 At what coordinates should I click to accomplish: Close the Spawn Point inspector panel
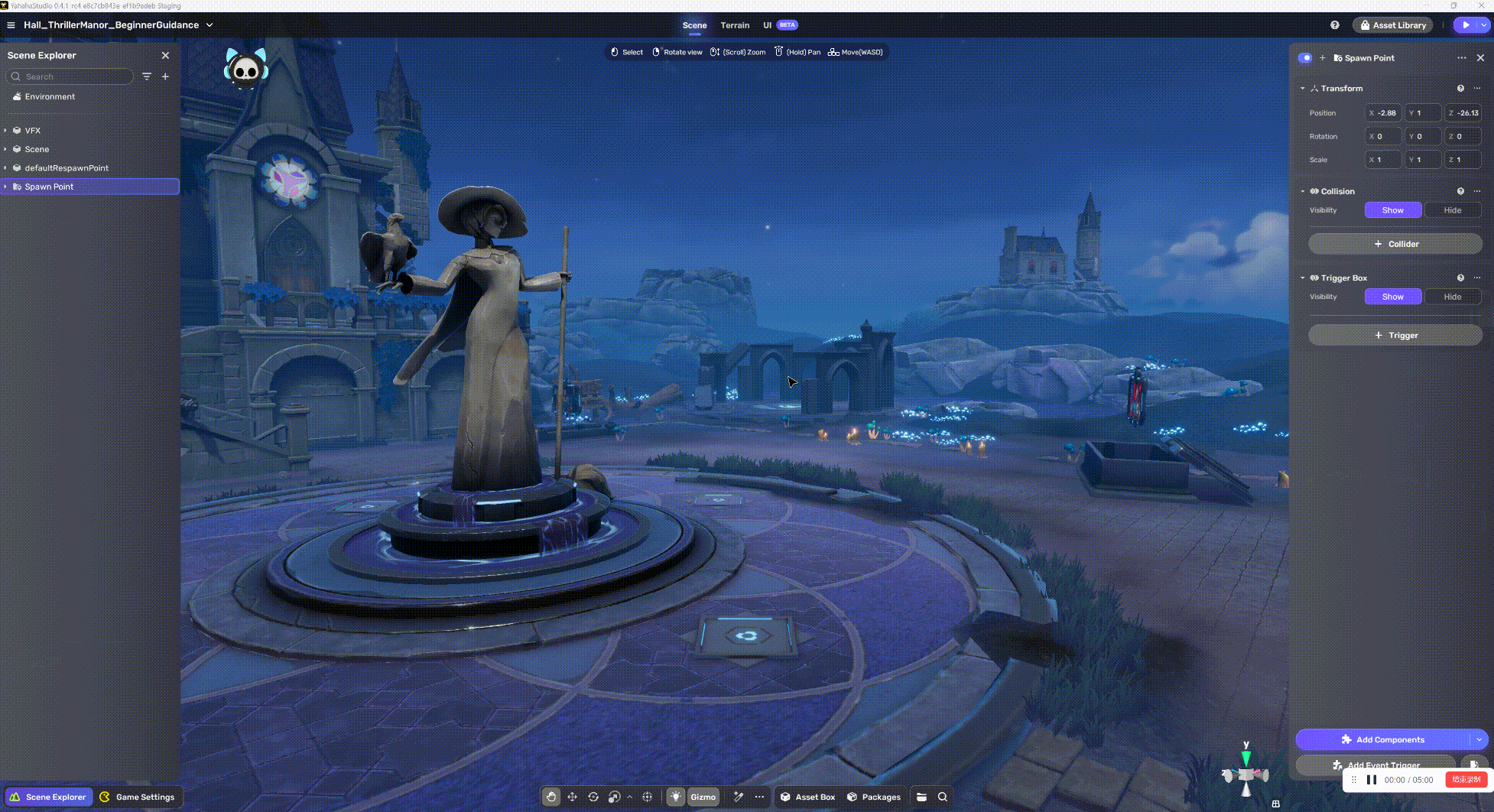click(x=1480, y=58)
